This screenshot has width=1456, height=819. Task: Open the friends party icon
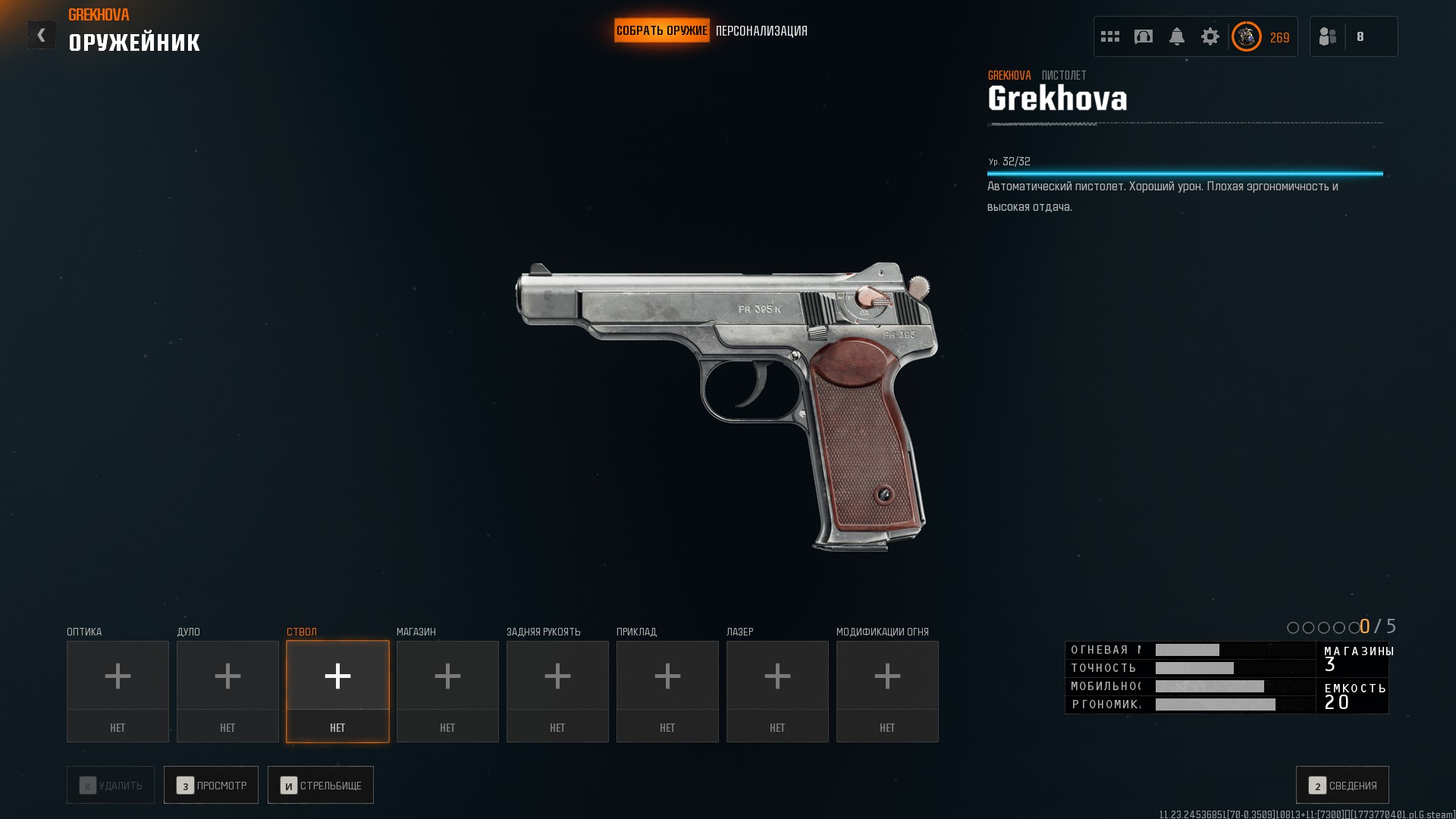click(x=1328, y=36)
